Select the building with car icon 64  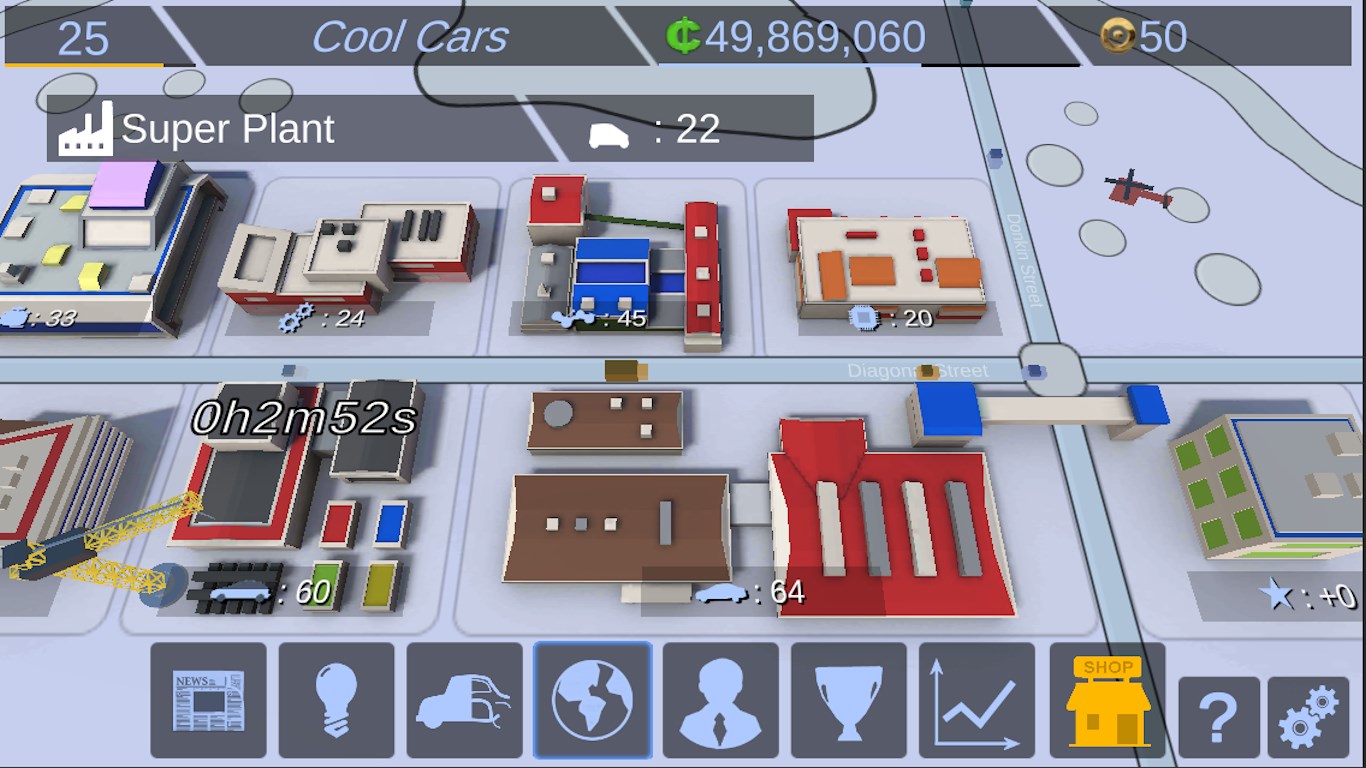[x=760, y=520]
